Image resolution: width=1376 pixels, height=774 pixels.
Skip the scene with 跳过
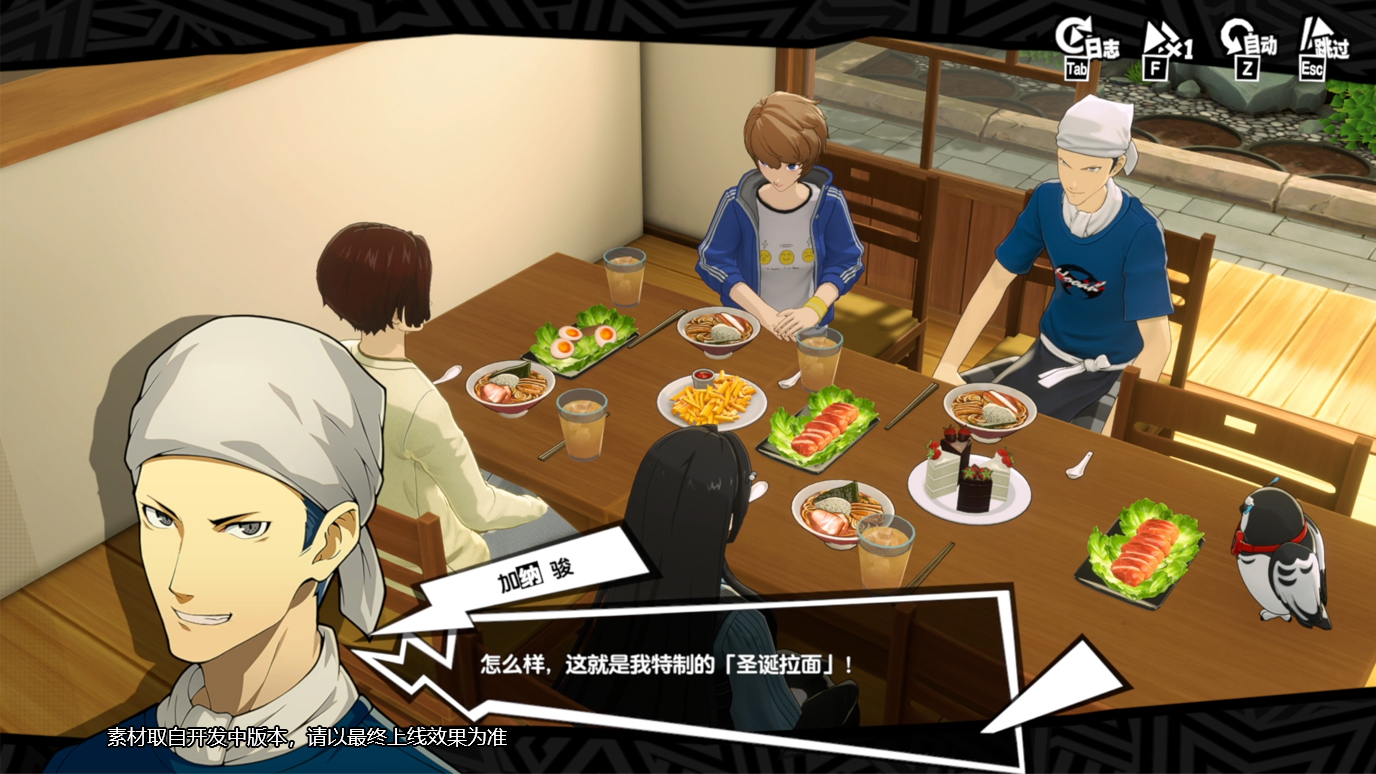(x=1323, y=46)
